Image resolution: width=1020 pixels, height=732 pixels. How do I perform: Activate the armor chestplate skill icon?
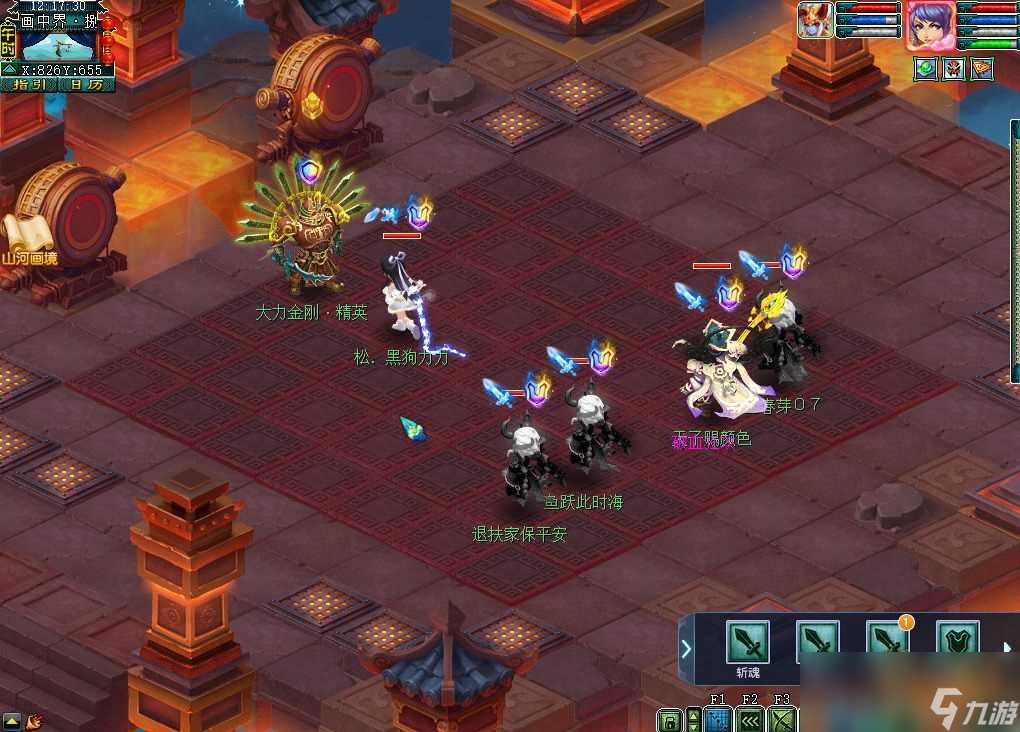[956, 641]
